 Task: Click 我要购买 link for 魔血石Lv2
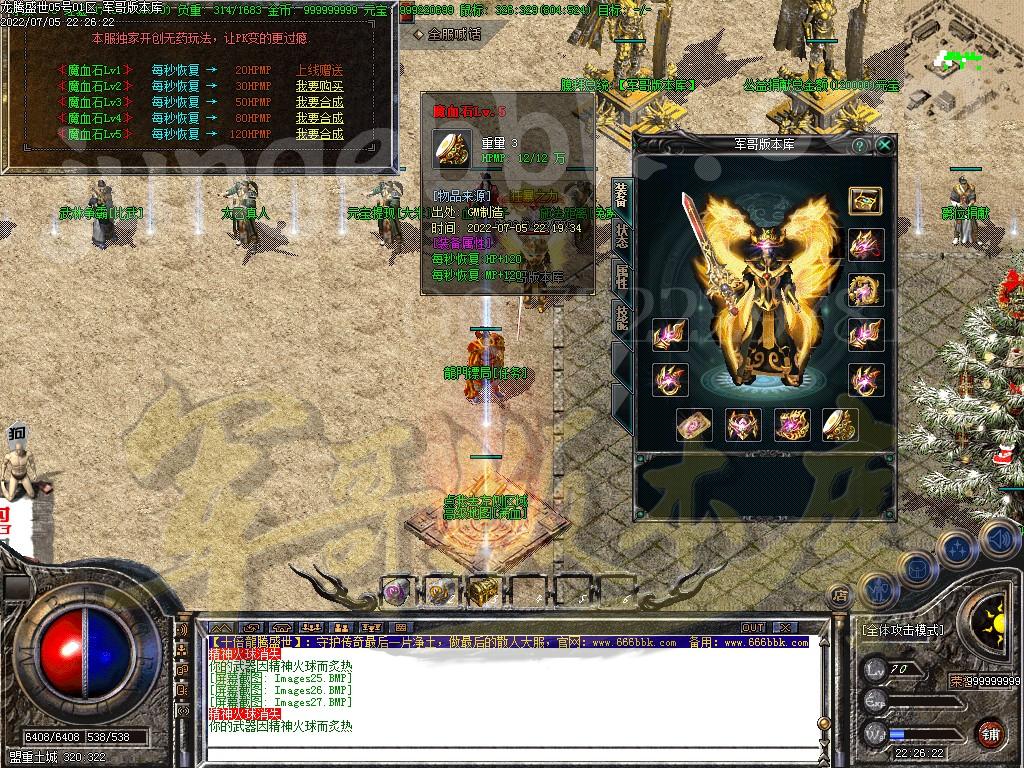pyautogui.click(x=319, y=86)
